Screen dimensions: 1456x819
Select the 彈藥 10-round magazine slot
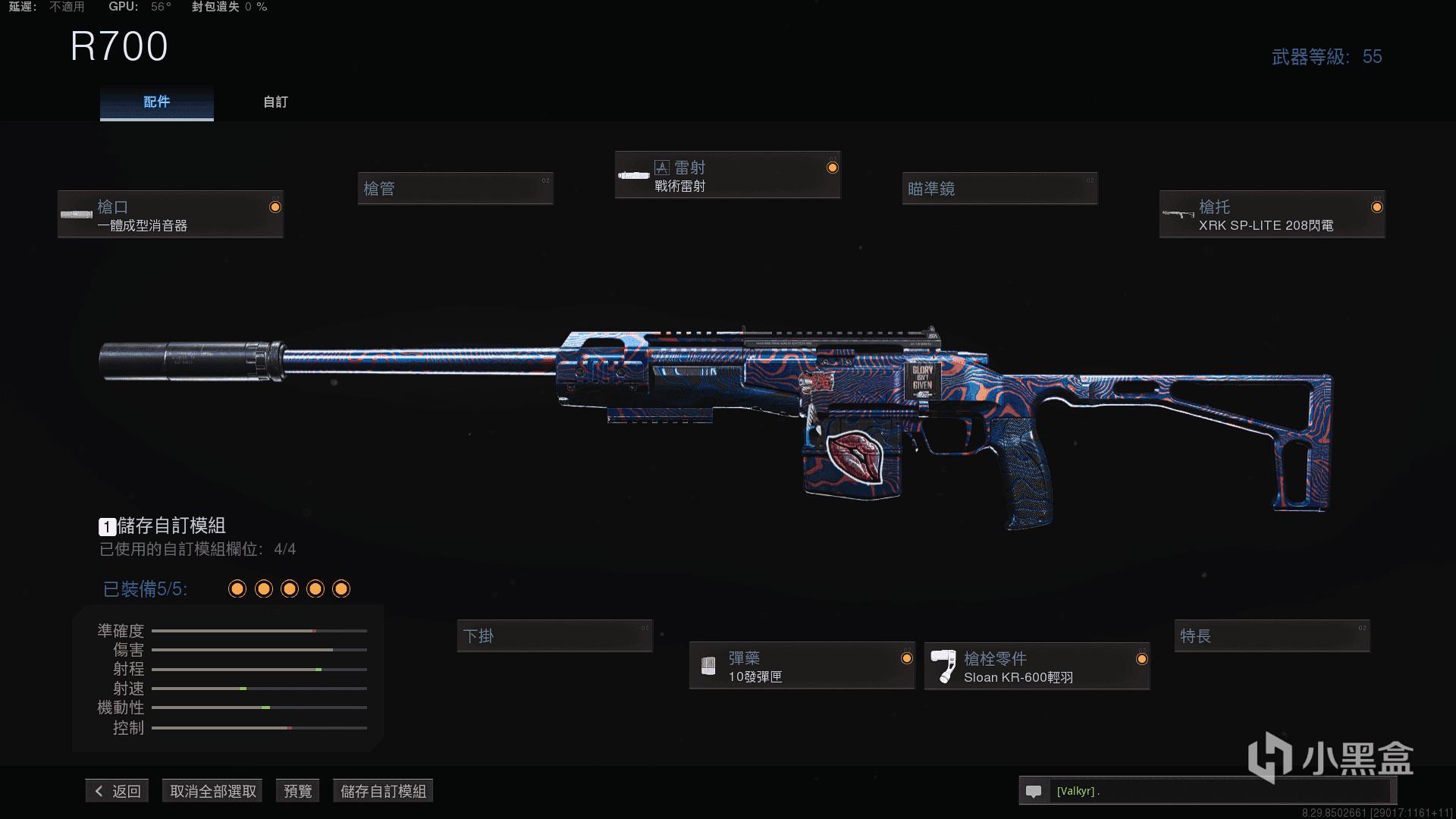click(802, 667)
